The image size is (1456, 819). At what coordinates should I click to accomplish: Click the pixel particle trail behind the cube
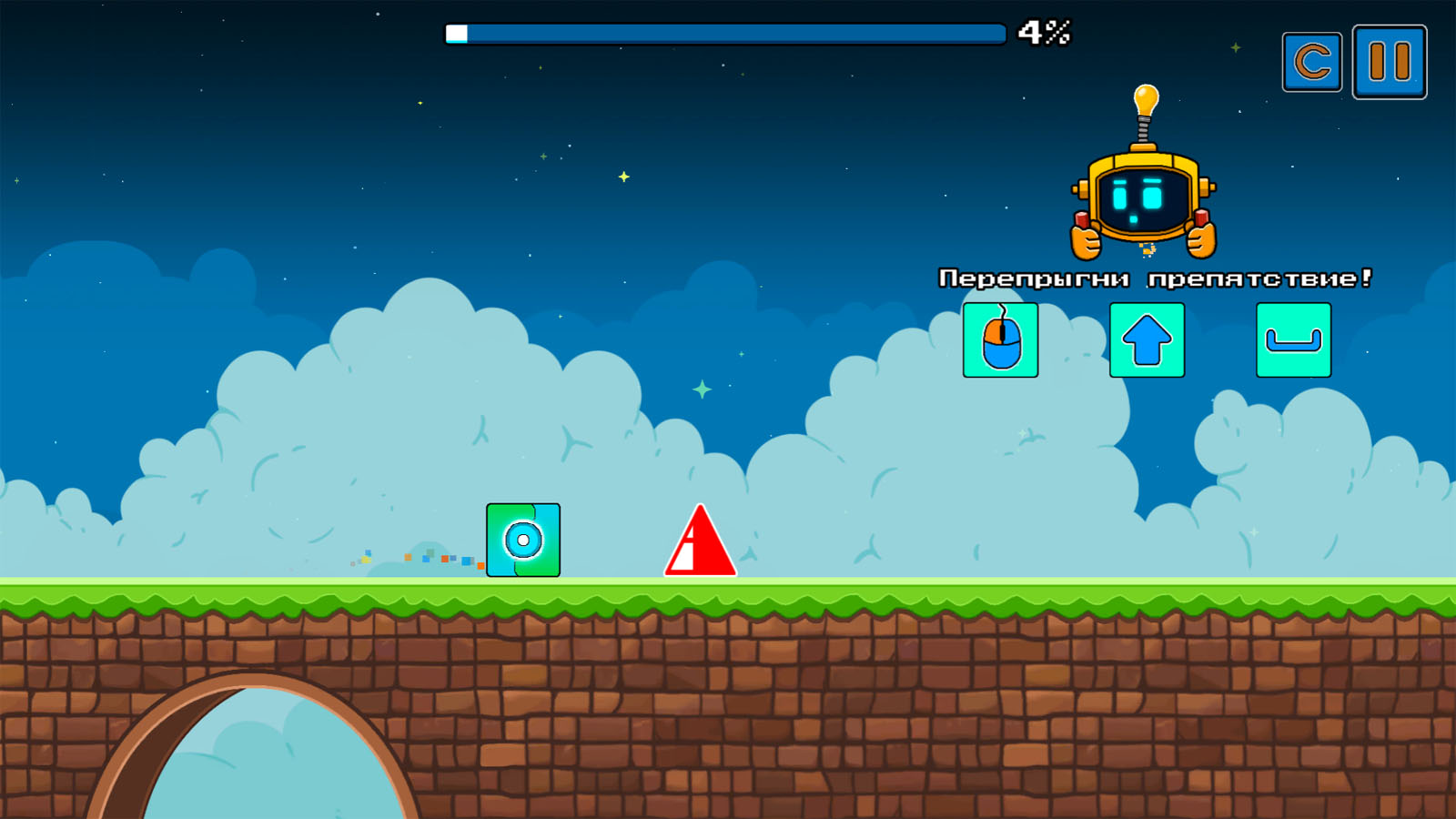coord(419,557)
